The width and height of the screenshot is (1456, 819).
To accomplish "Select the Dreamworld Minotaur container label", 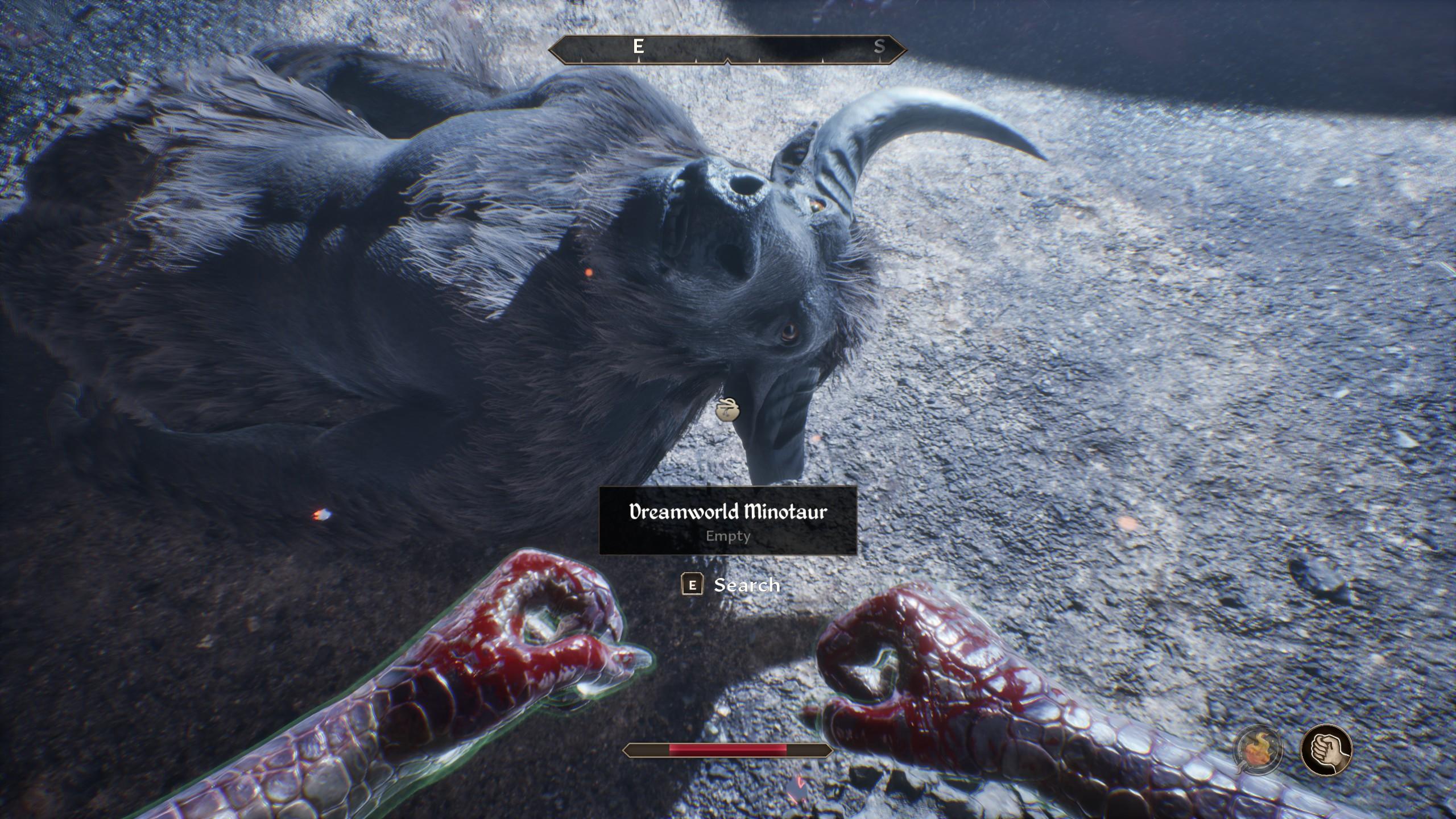I will 728,520.
